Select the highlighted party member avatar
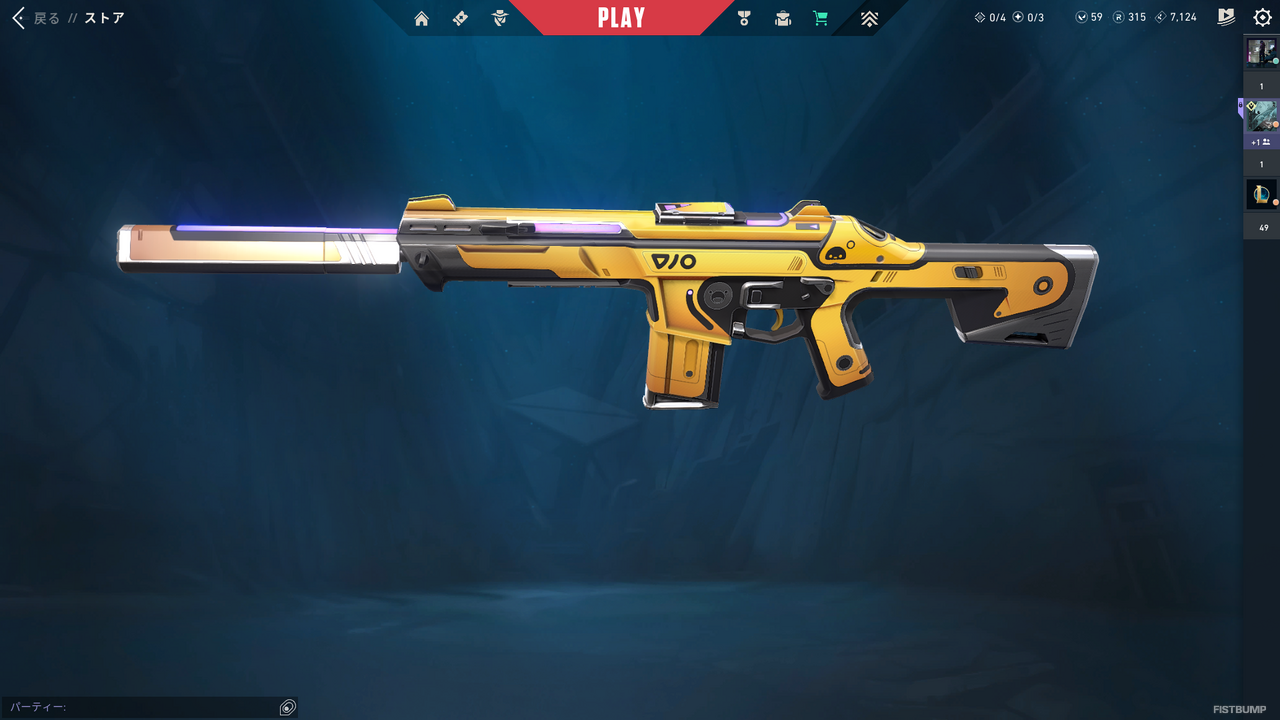The image size is (1280, 720). click(x=1261, y=115)
